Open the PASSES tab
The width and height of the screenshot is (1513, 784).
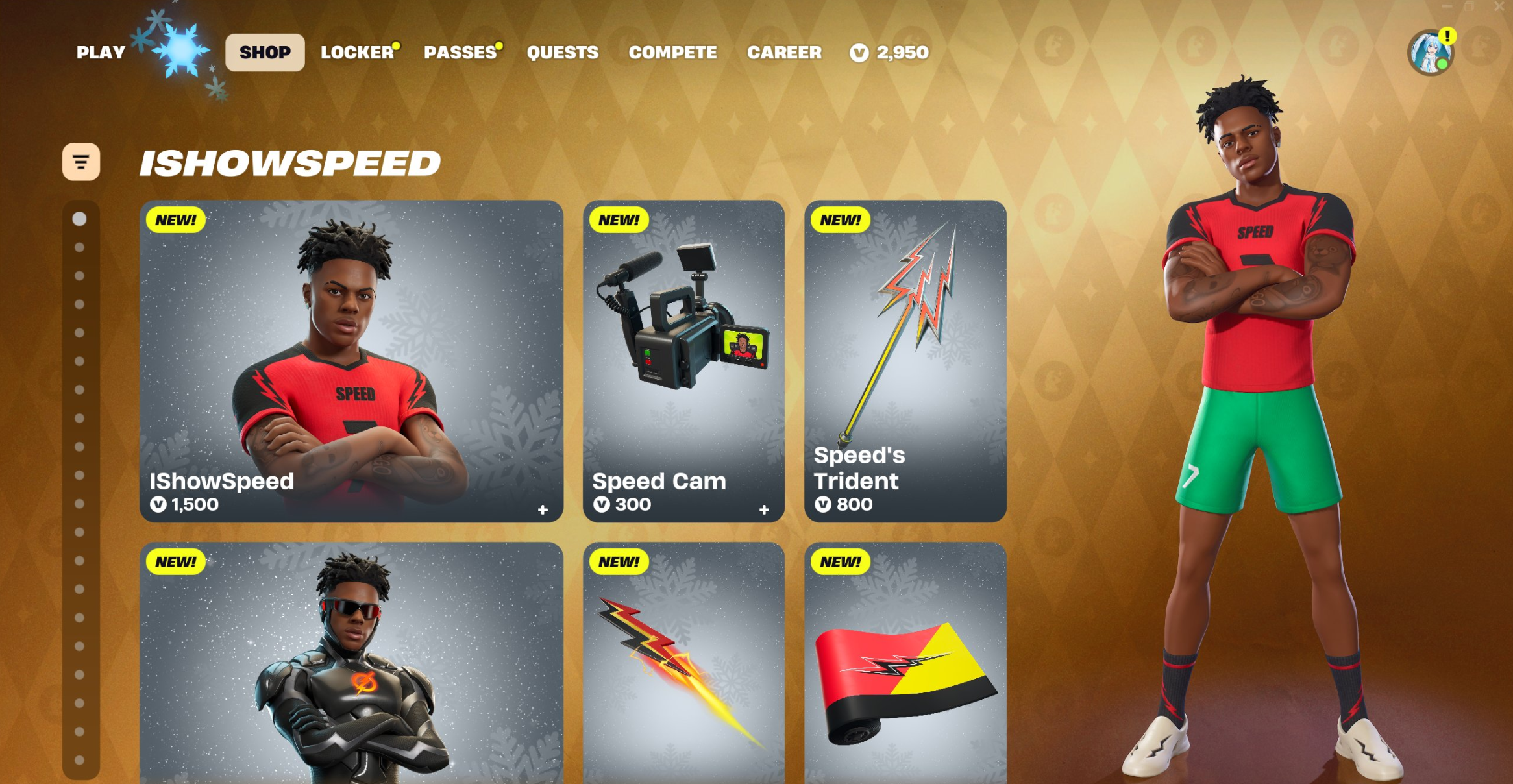[459, 53]
